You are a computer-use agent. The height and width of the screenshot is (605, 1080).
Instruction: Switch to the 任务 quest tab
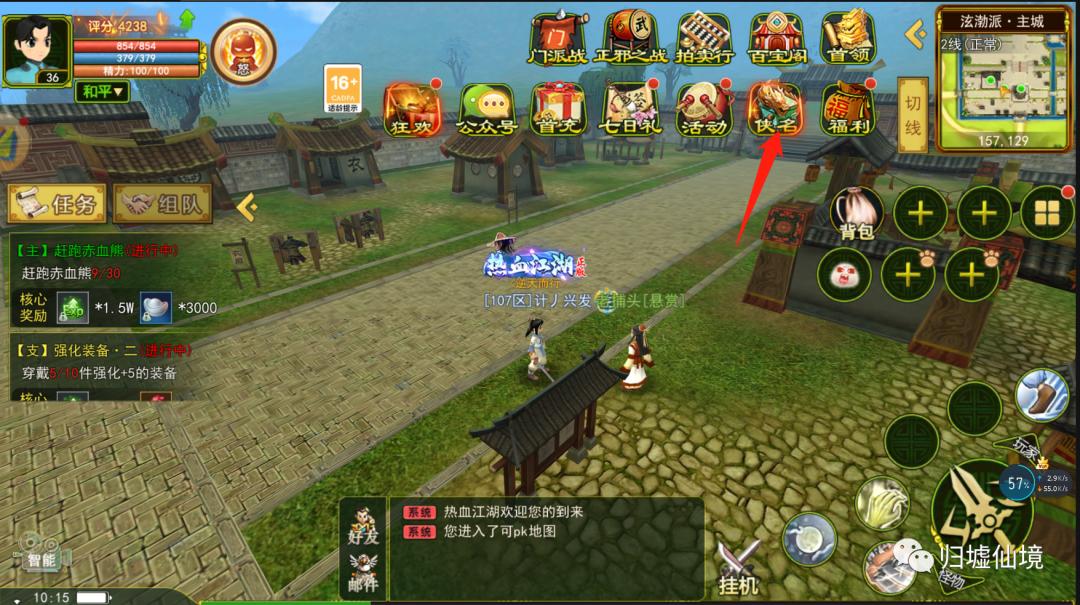[x=58, y=204]
